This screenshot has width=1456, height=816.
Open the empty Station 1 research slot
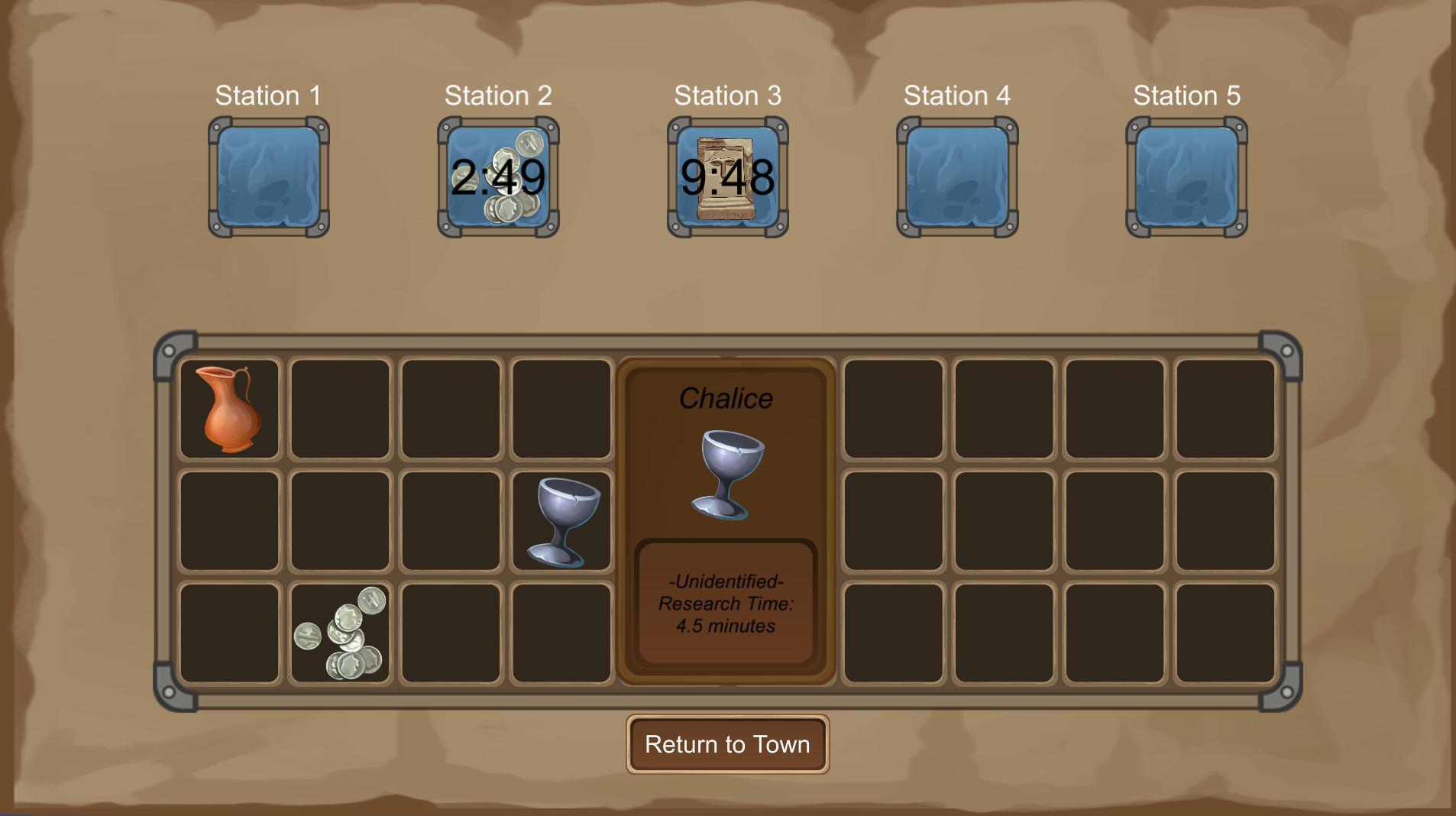pyautogui.click(x=268, y=176)
